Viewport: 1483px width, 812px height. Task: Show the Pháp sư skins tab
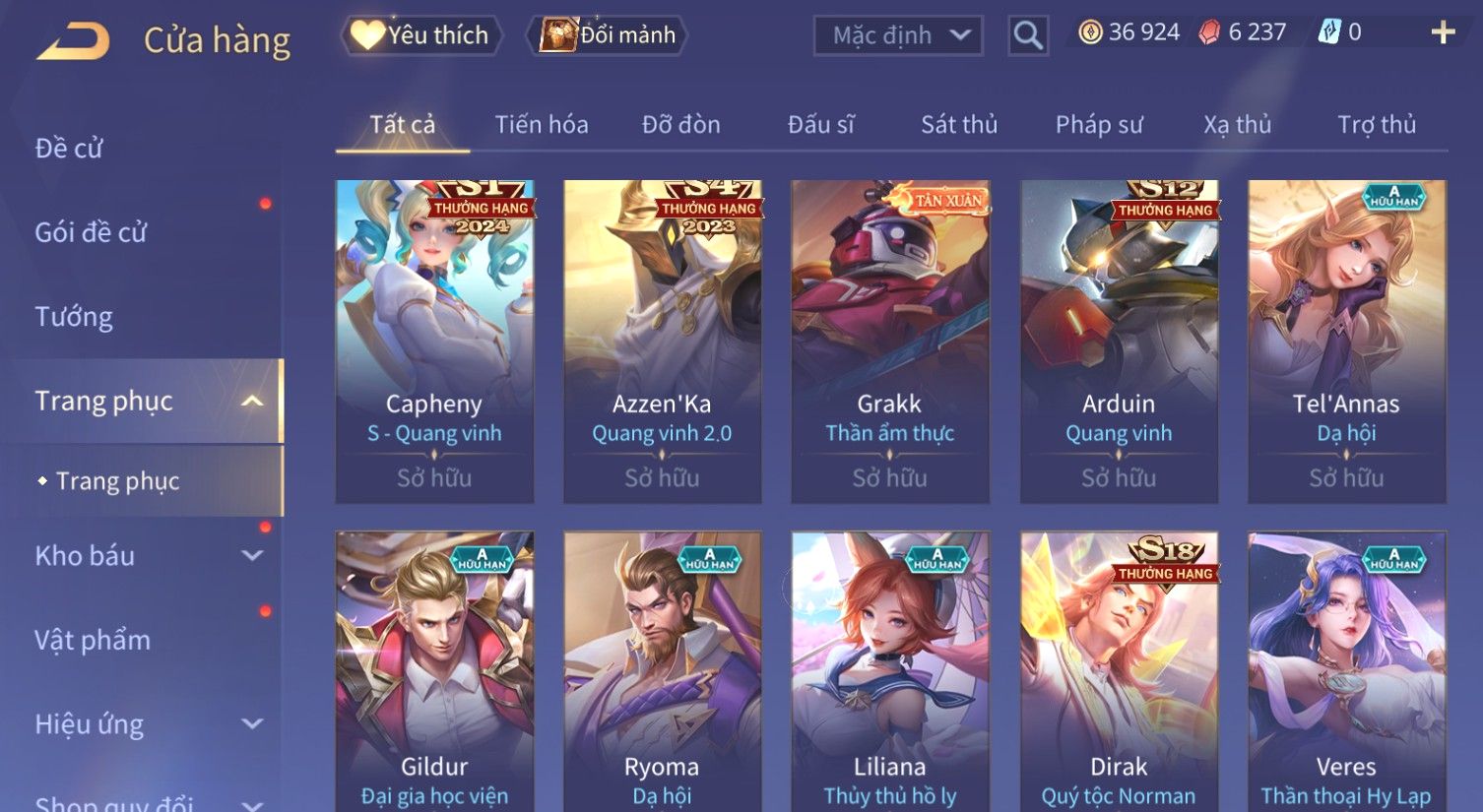coord(1099,125)
